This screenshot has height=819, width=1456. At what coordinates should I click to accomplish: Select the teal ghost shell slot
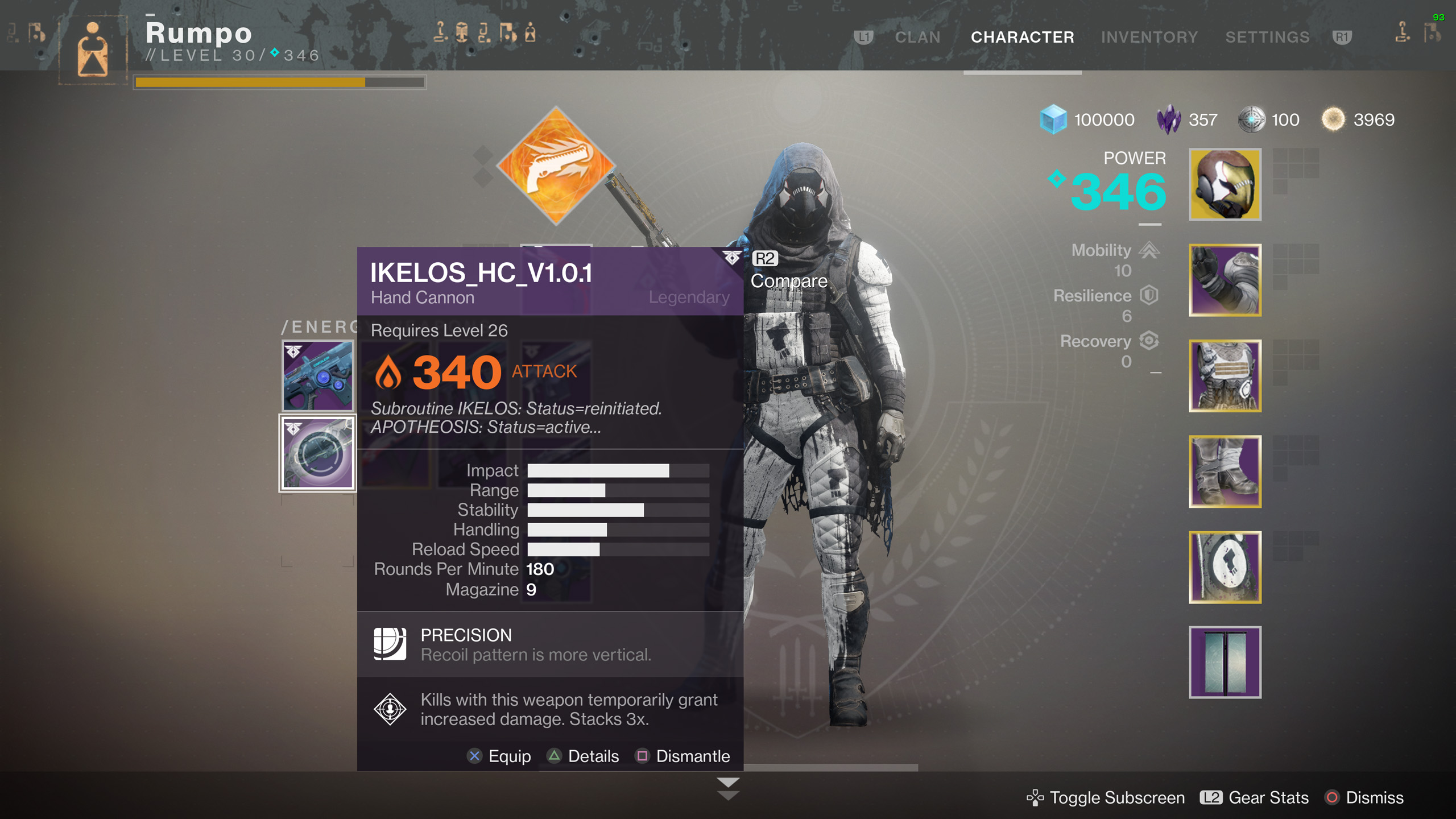click(x=1225, y=662)
